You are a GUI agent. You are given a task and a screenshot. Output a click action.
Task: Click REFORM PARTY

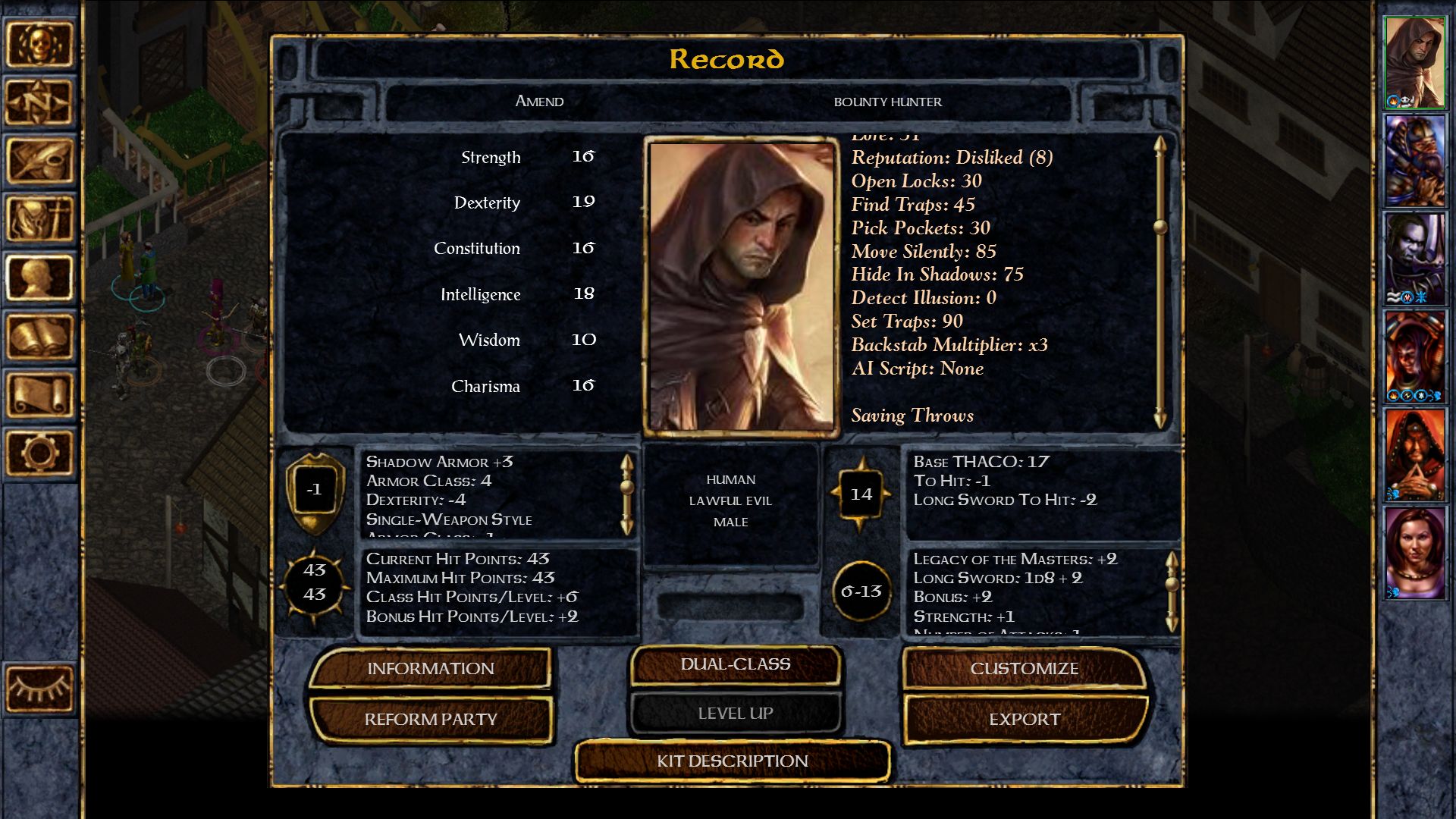[x=429, y=719]
